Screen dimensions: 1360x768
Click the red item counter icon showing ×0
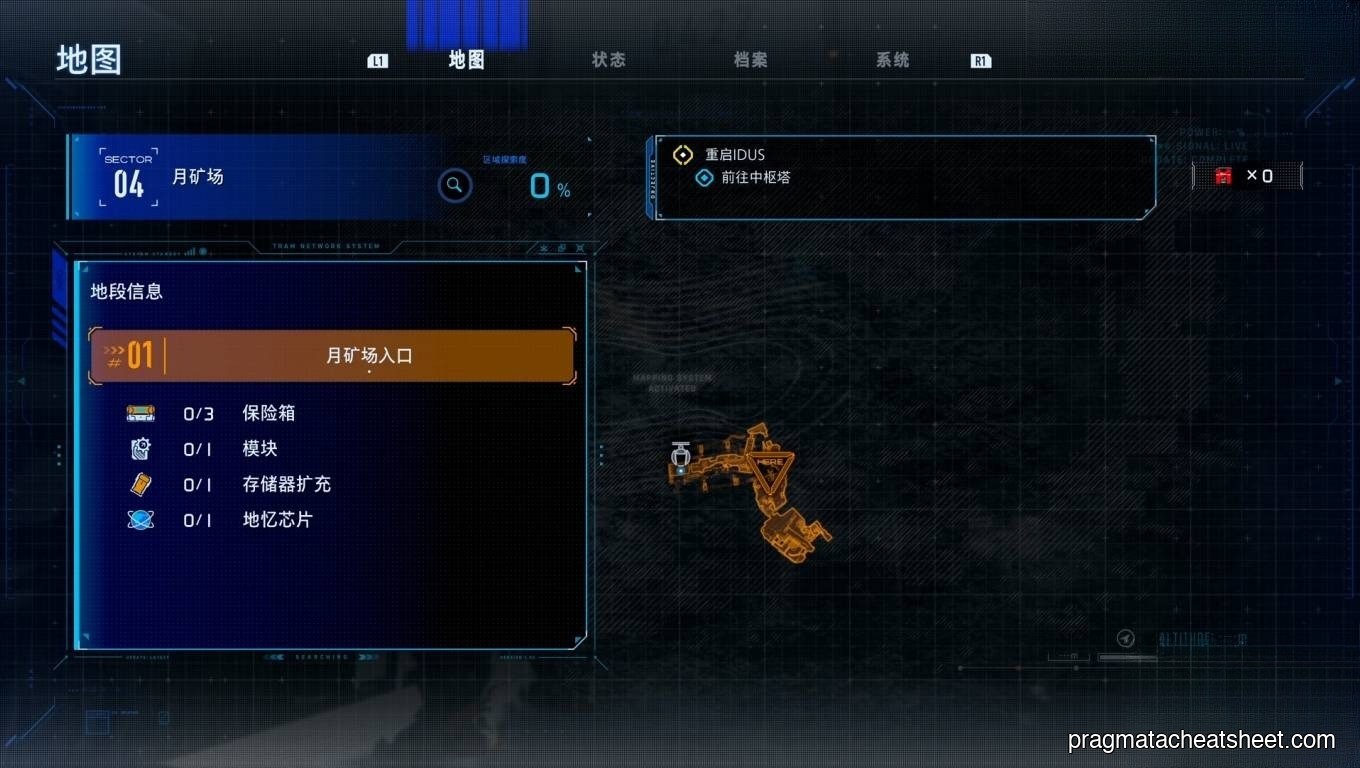1222,175
